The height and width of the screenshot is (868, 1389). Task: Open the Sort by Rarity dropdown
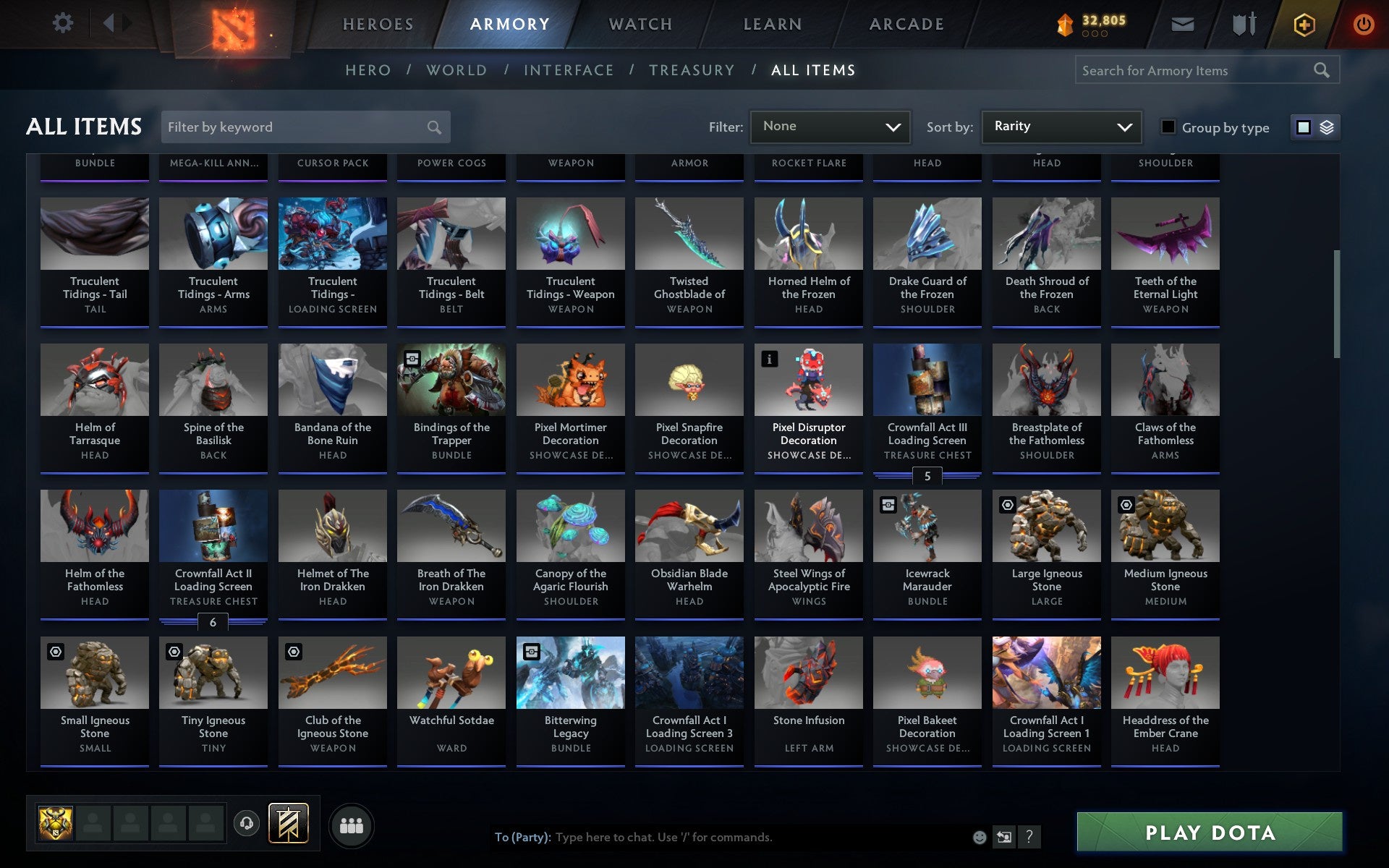[x=1060, y=127]
